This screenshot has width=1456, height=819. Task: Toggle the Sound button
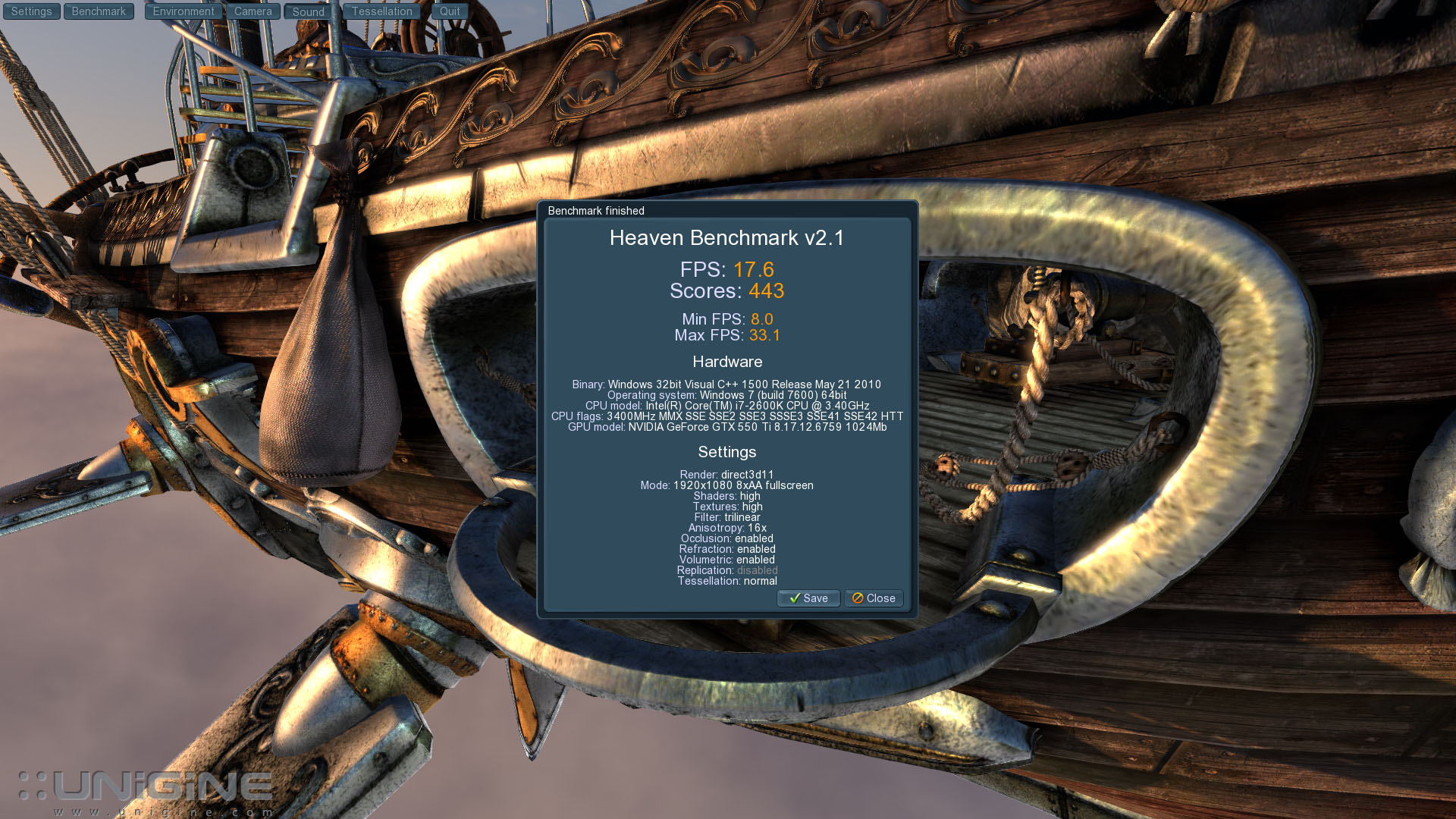[308, 12]
